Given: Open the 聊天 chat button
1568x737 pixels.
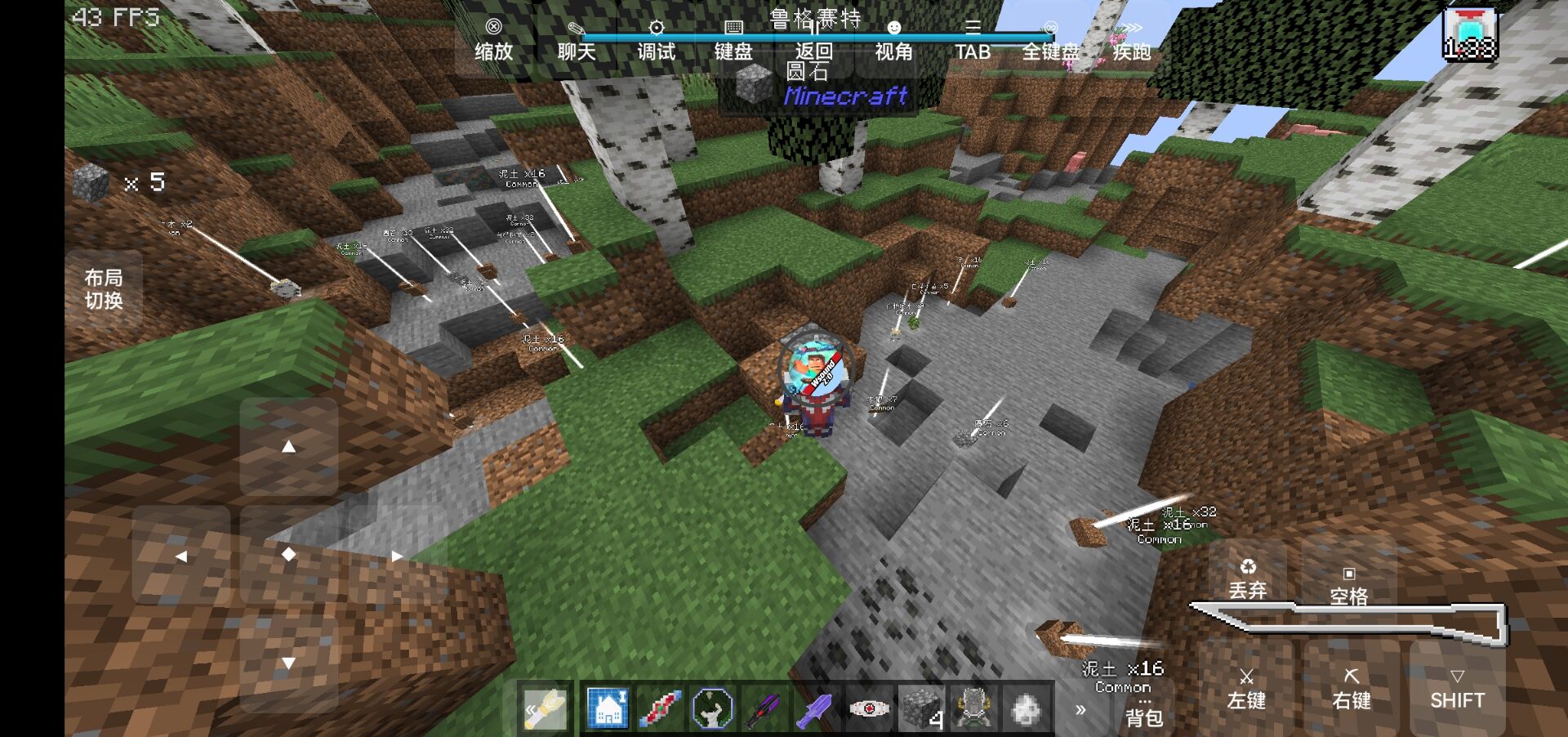Looking at the screenshot, I should (576, 42).
